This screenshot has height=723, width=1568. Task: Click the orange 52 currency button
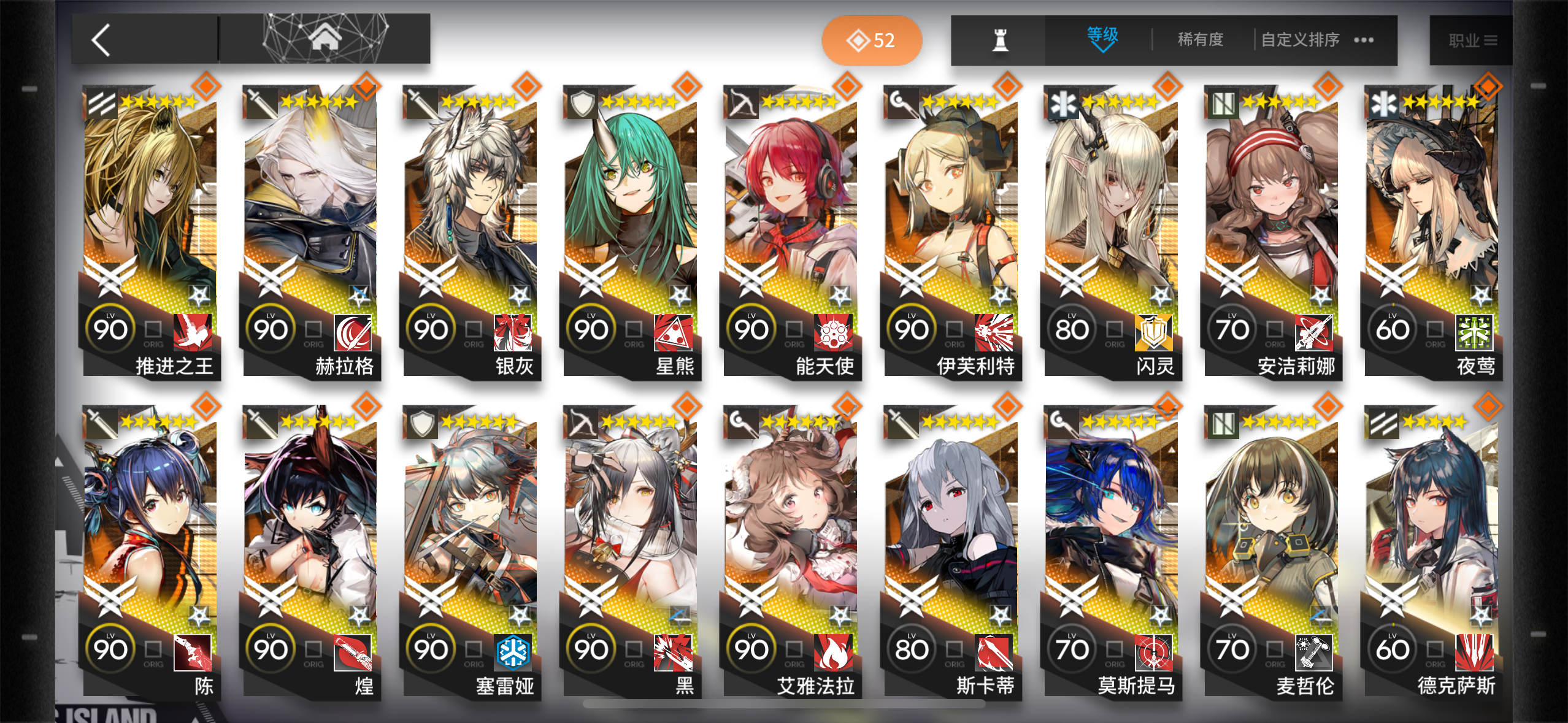871,40
